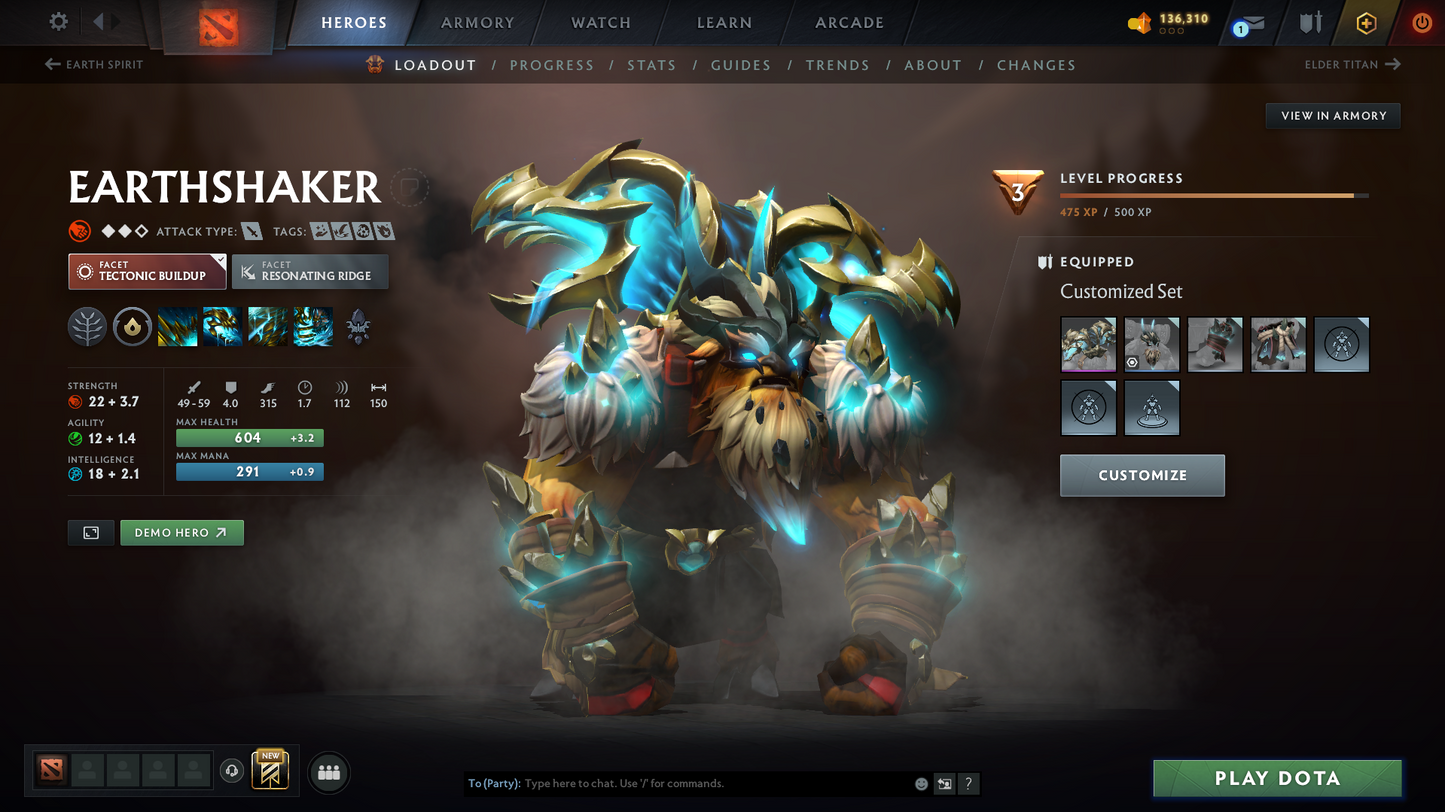Viewport: 1445px width, 812px height.
Task: View the Aghanim's Scepter upgrade icon
Action: tap(357, 327)
